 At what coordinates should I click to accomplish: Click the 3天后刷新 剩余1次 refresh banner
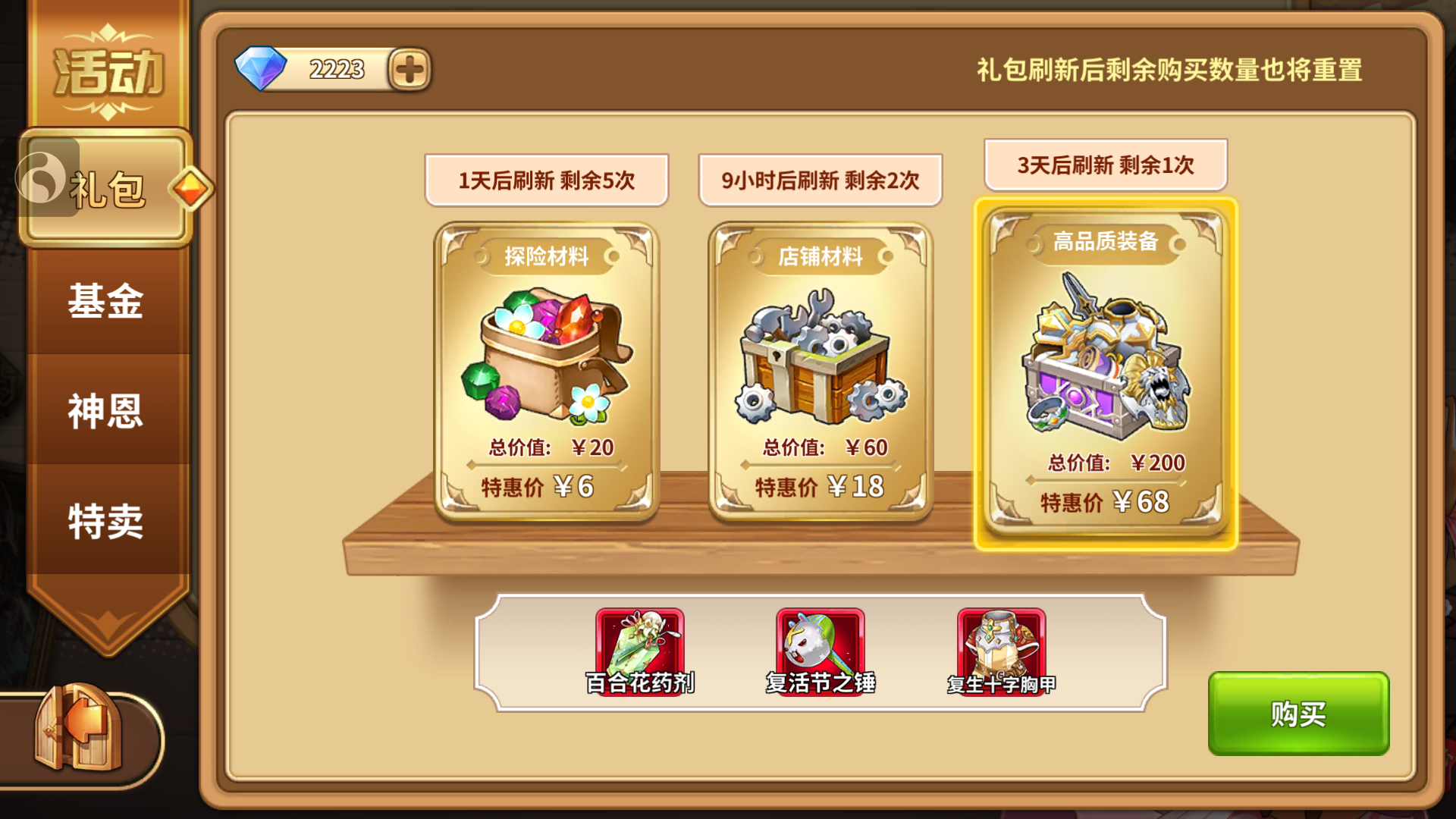point(1105,165)
